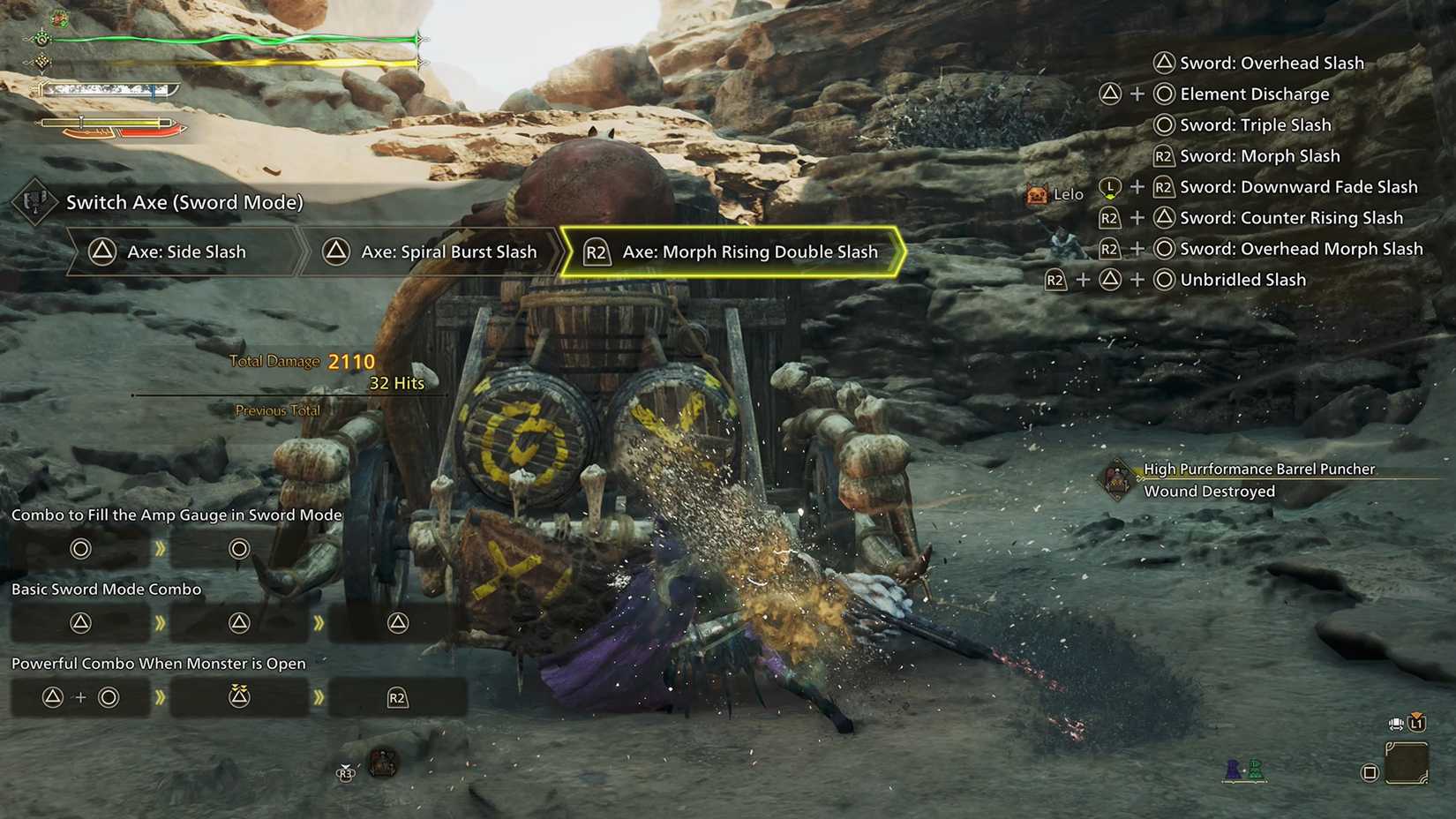Click the Sword: Overhead Slash triangle button icon
This screenshot has width=1456, height=819.
[x=1163, y=63]
